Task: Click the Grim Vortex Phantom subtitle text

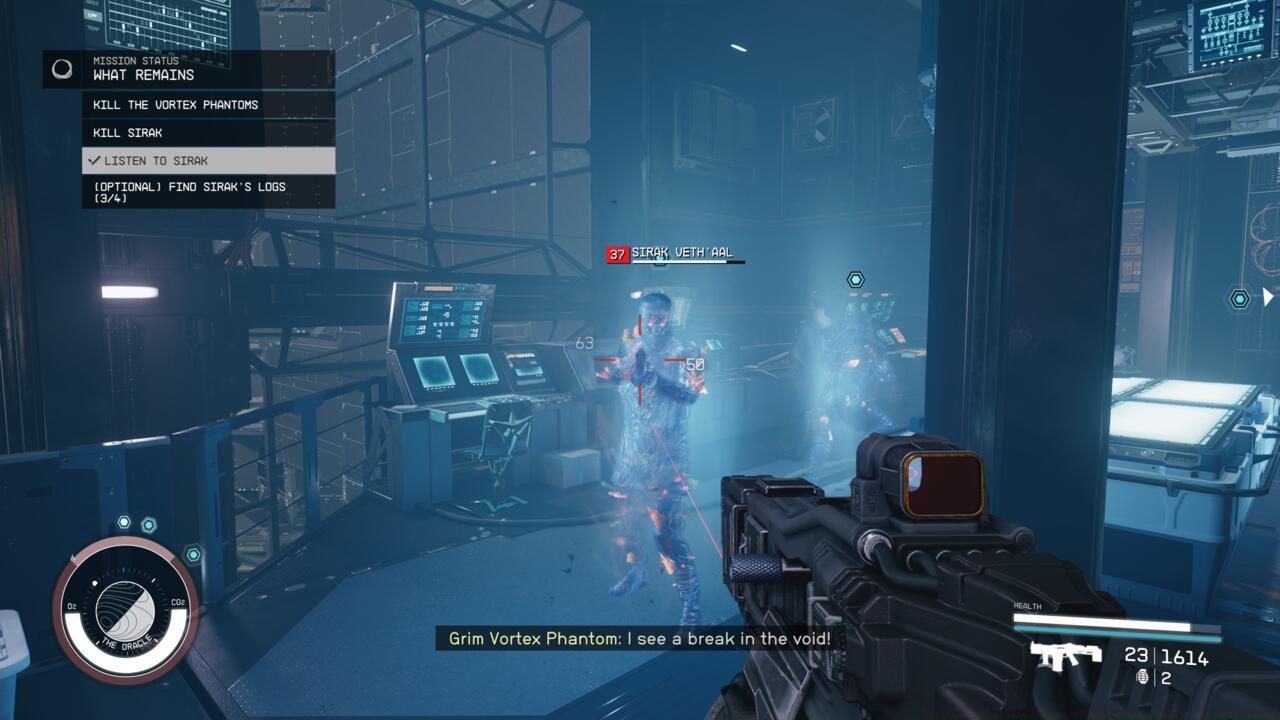Action: point(640,639)
